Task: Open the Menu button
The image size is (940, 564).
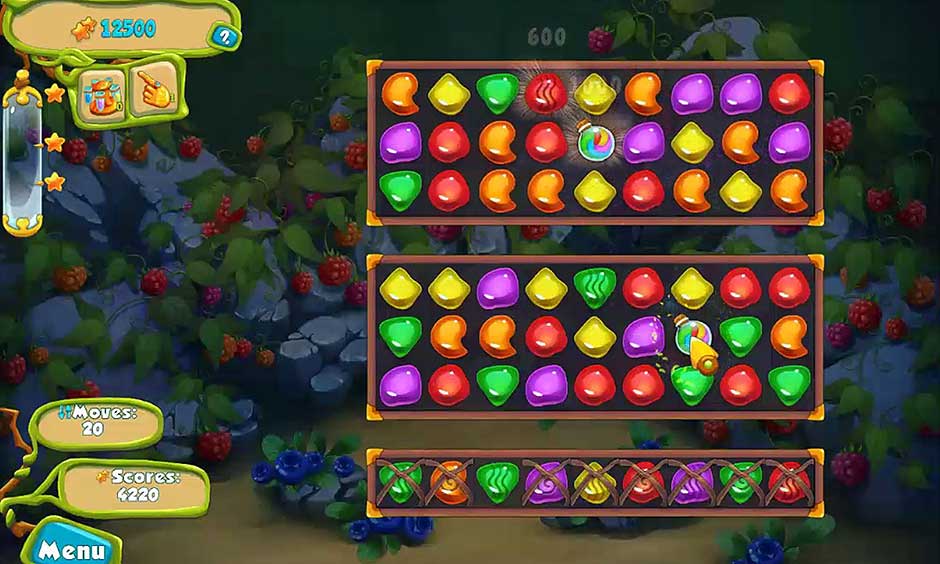Action: [70, 549]
